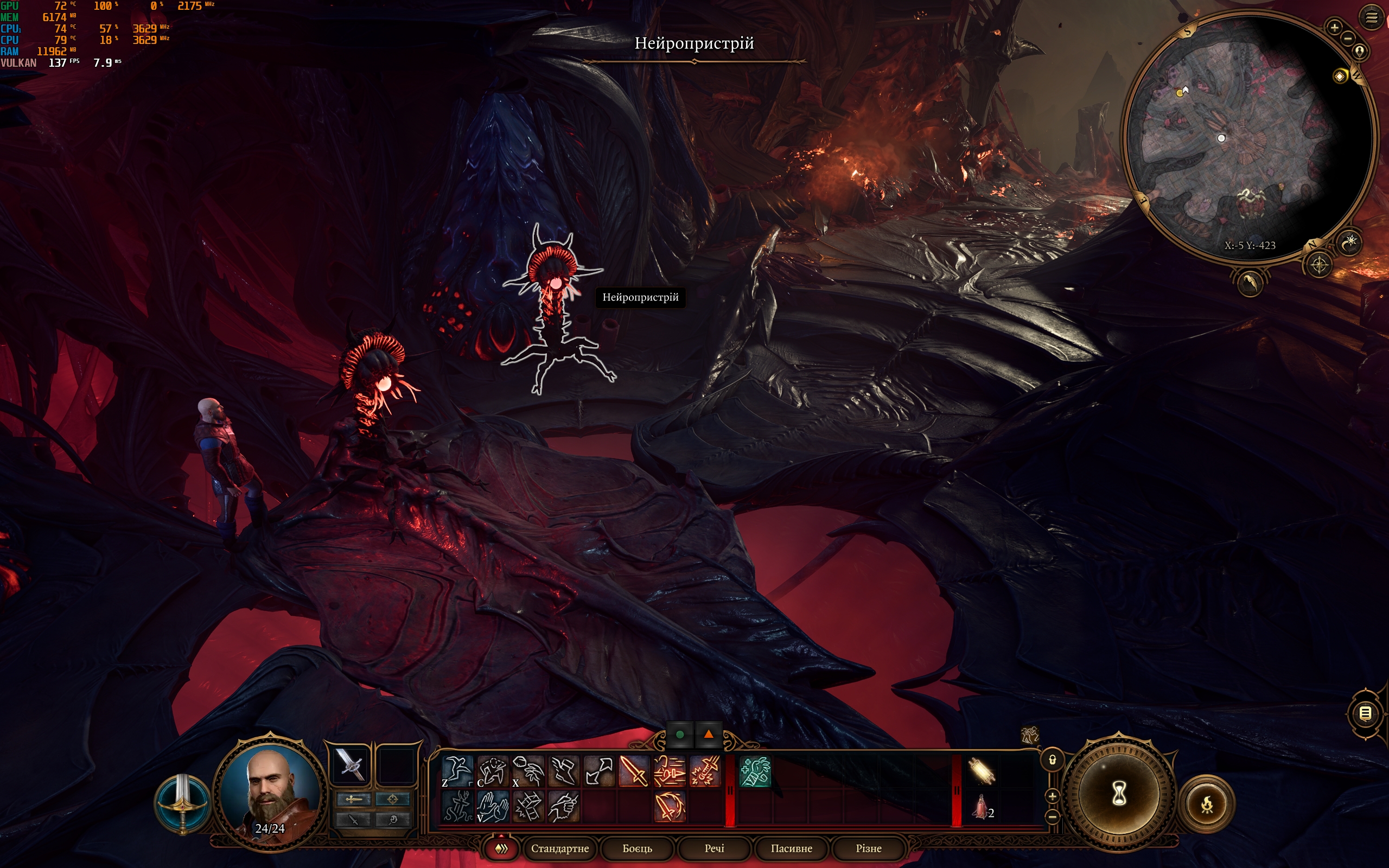The height and width of the screenshot is (868, 1389).
Task: Open the long rest crescent moon button
Action: pyautogui.click(x=1349, y=242)
